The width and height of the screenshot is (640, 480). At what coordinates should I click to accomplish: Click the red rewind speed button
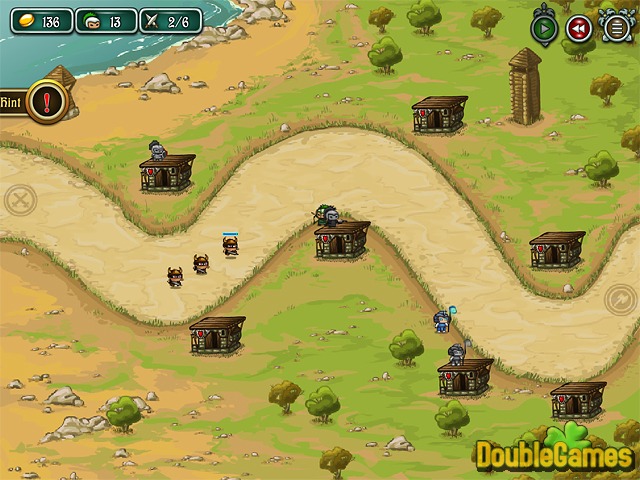(x=579, y=28)
